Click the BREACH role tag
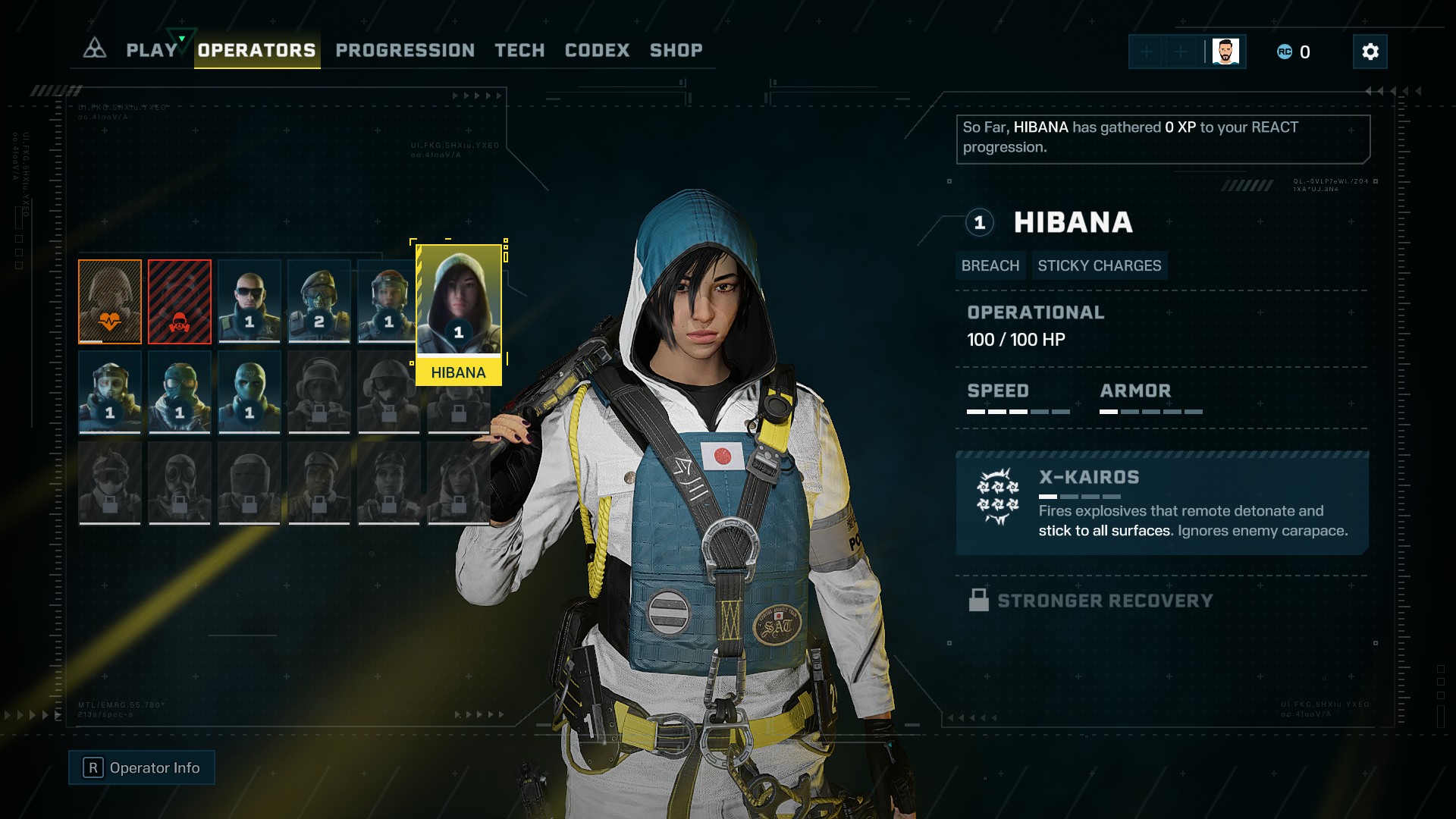 click(990, 265)
